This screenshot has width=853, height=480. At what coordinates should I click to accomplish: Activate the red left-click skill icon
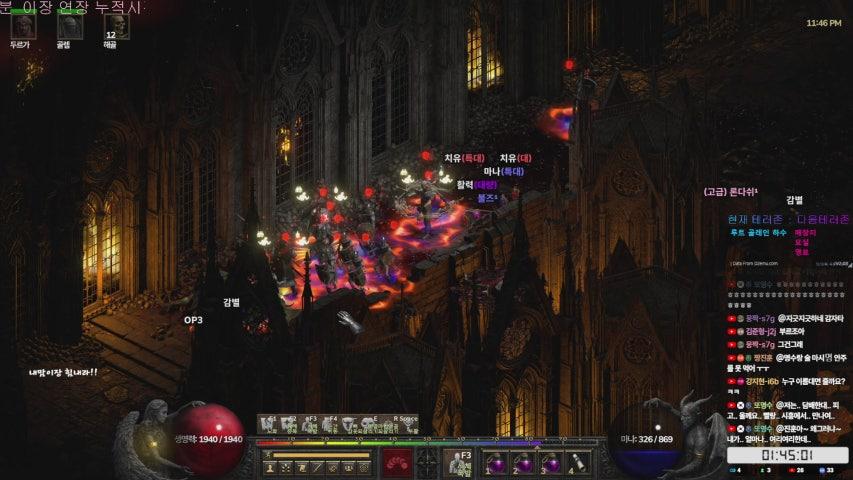coord(398,464)
